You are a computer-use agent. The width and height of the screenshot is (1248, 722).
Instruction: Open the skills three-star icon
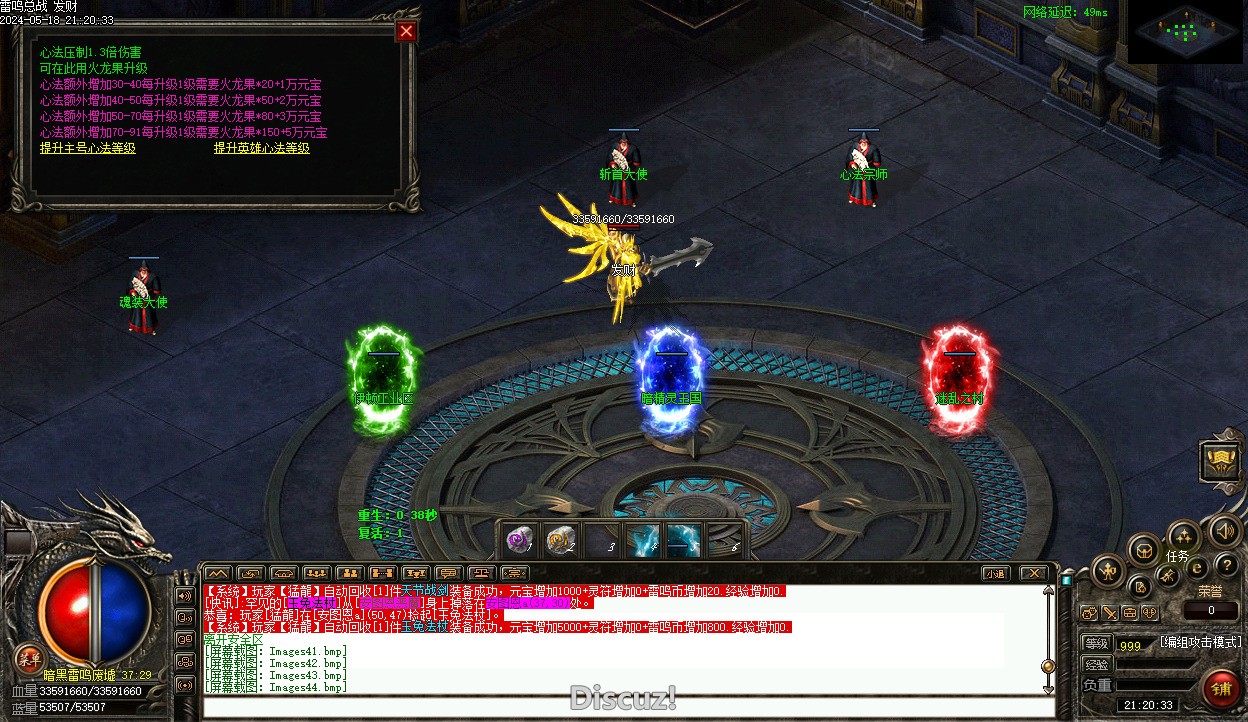pyautogui.click(x=1183, y=535)
